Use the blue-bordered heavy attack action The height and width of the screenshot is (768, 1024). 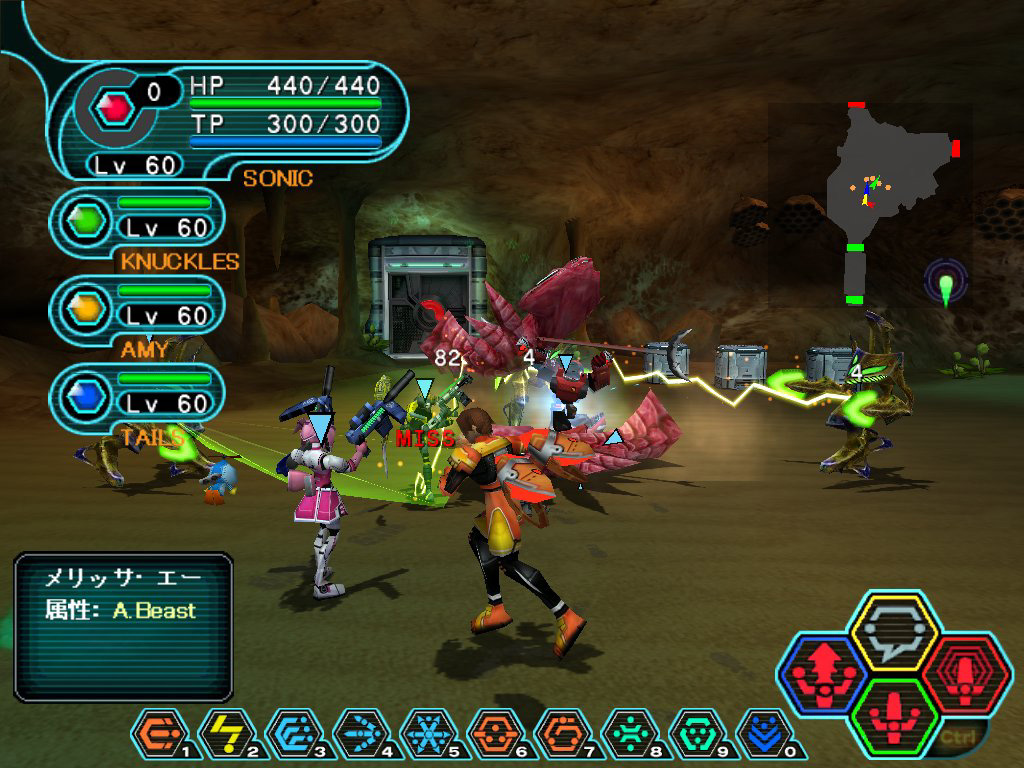(x=822, y=677)
